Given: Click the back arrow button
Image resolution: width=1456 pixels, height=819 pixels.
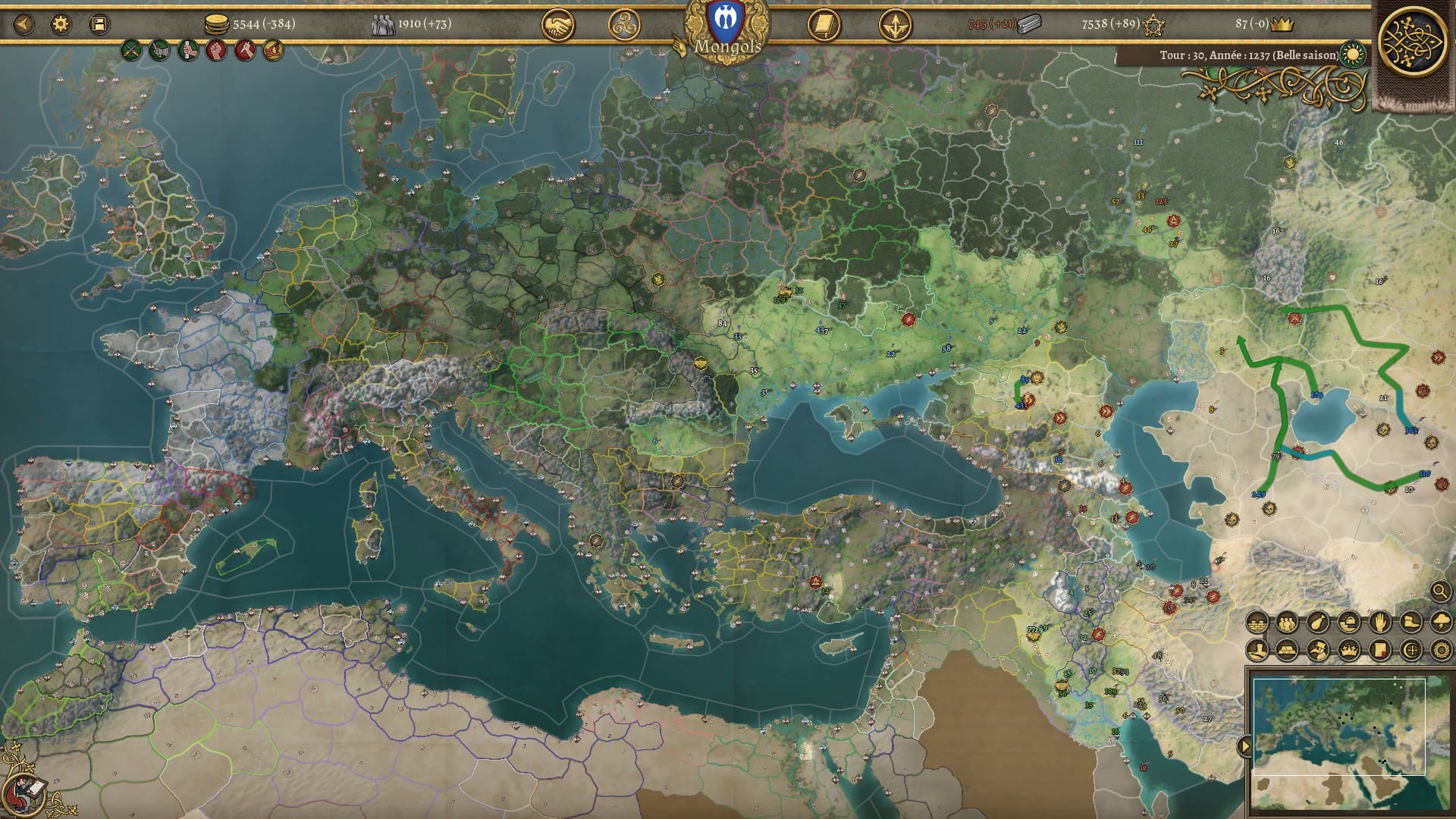Looking at the screenshot, I should 24,24.
